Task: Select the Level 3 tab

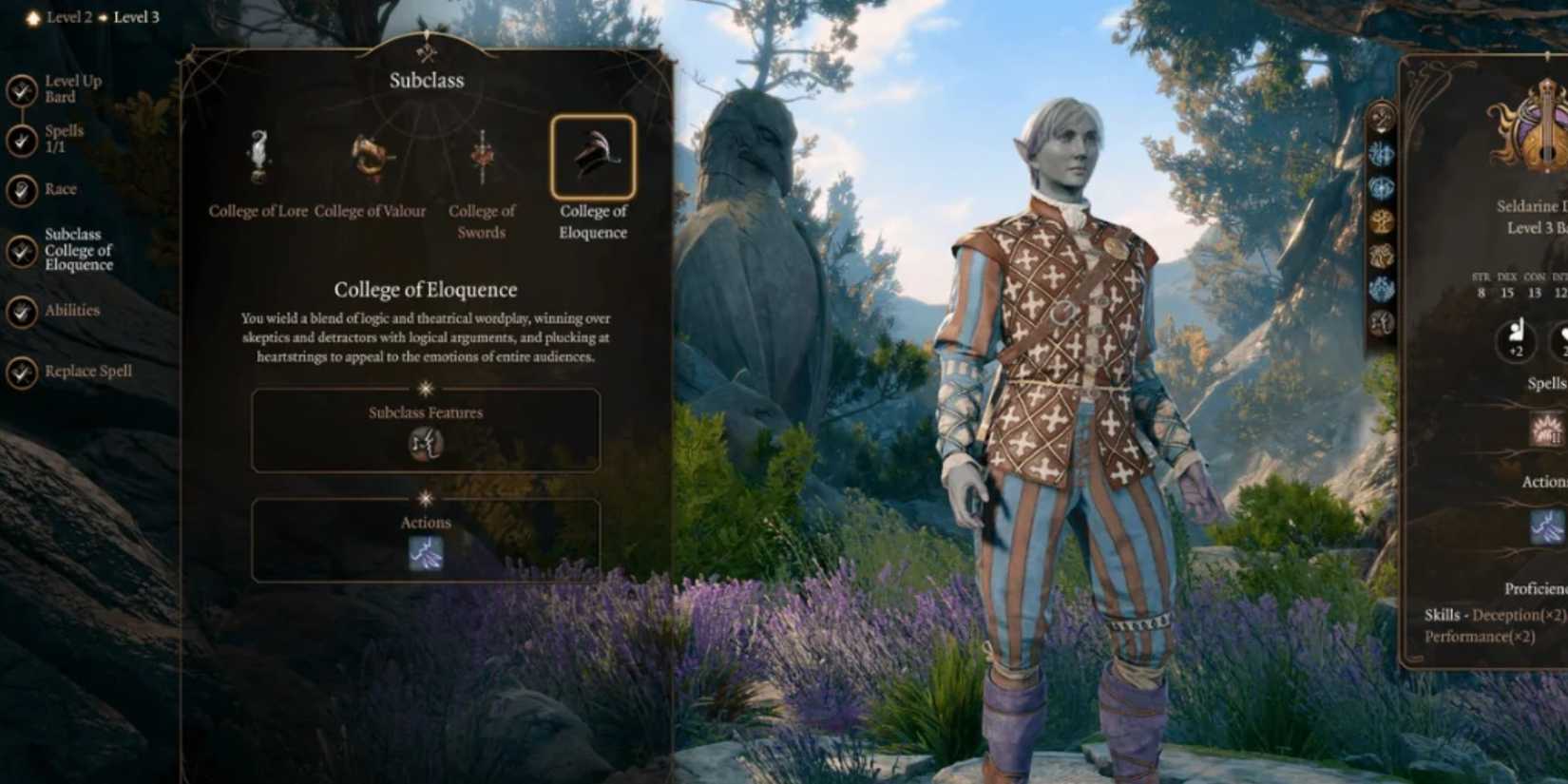Action: pos(136,16)
